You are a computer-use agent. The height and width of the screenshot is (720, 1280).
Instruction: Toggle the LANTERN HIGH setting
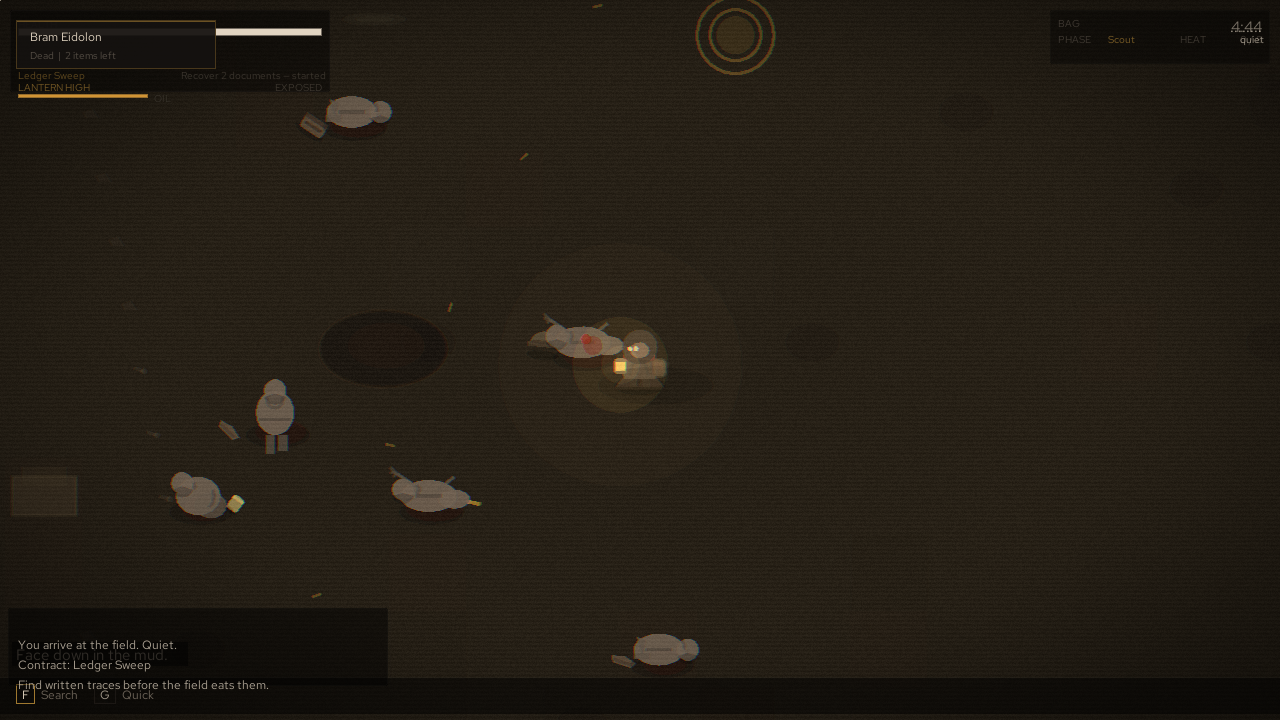[x=54, y=87]
